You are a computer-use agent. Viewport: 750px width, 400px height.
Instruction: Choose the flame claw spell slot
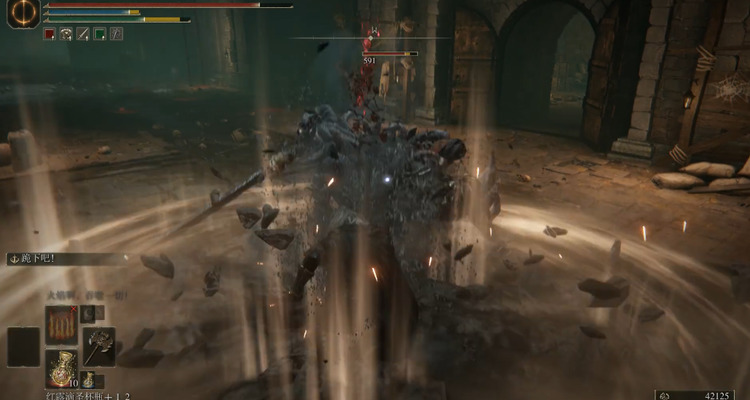click(61, 324)
